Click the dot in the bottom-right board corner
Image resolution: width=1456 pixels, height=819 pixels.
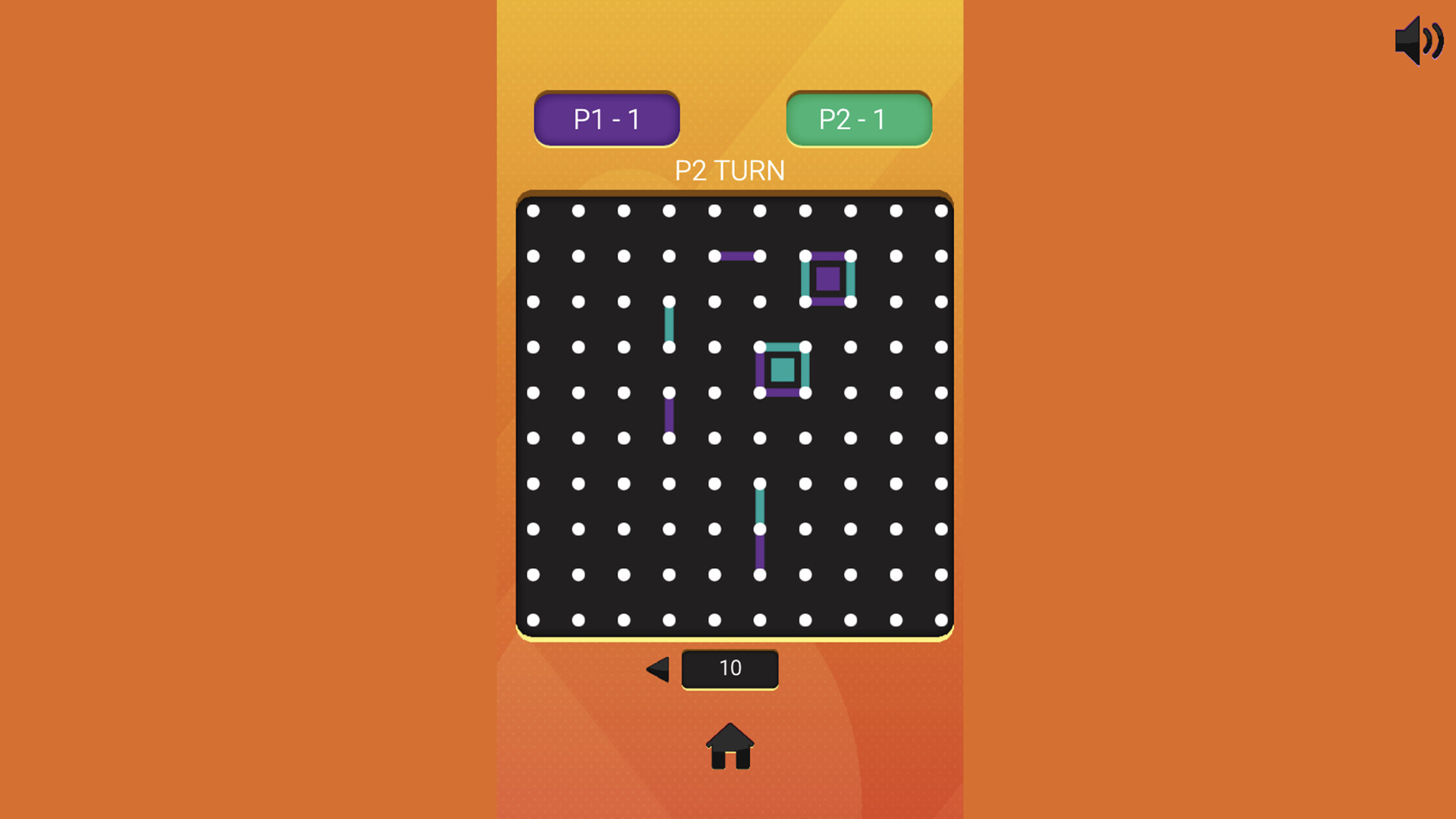click(943, 620)
